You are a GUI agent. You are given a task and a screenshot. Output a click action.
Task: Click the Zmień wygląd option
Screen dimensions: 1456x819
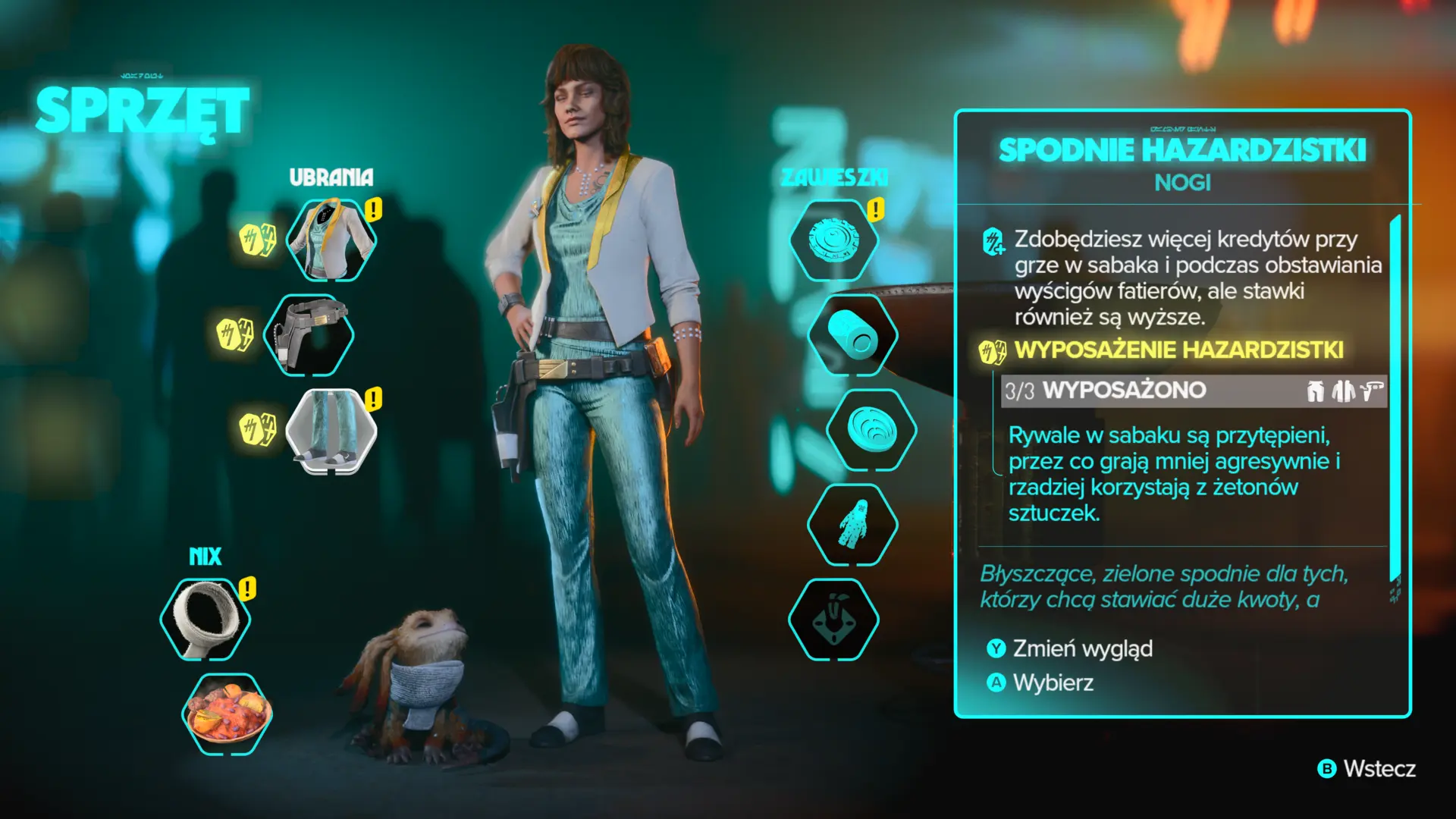1071,649
